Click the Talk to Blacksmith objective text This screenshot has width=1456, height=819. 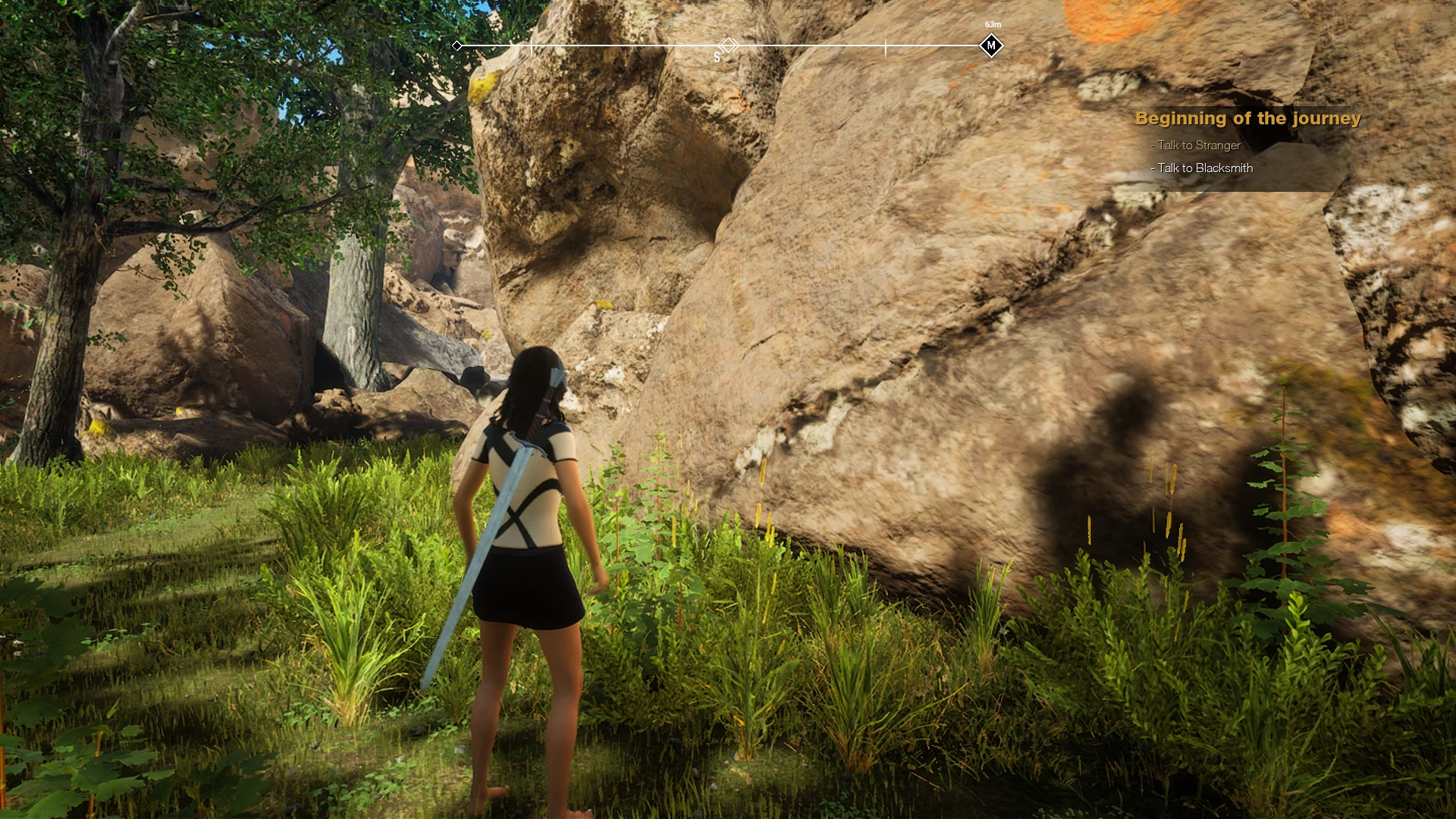1202,168
